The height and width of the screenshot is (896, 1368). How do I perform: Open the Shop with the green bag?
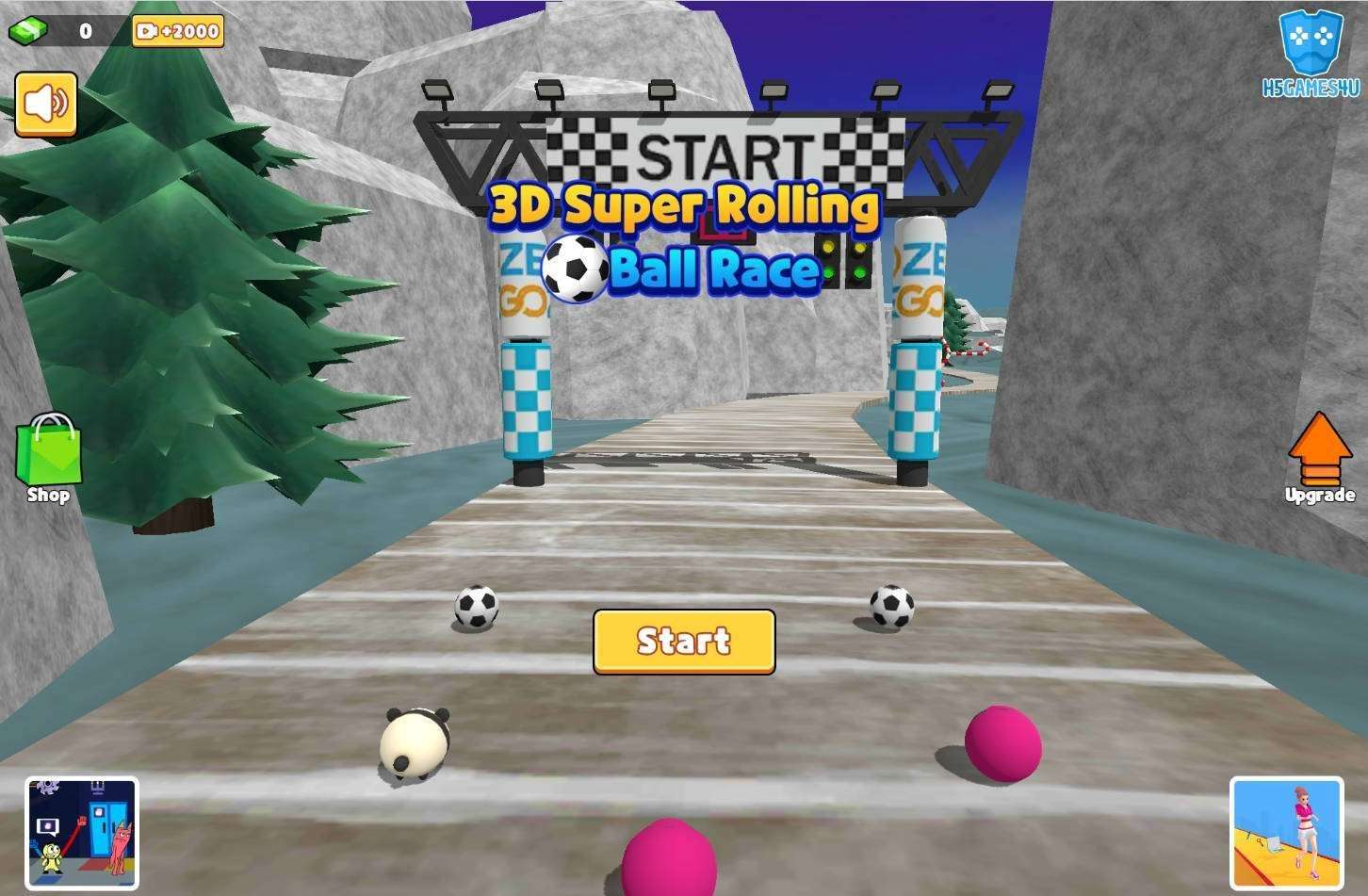48,457
